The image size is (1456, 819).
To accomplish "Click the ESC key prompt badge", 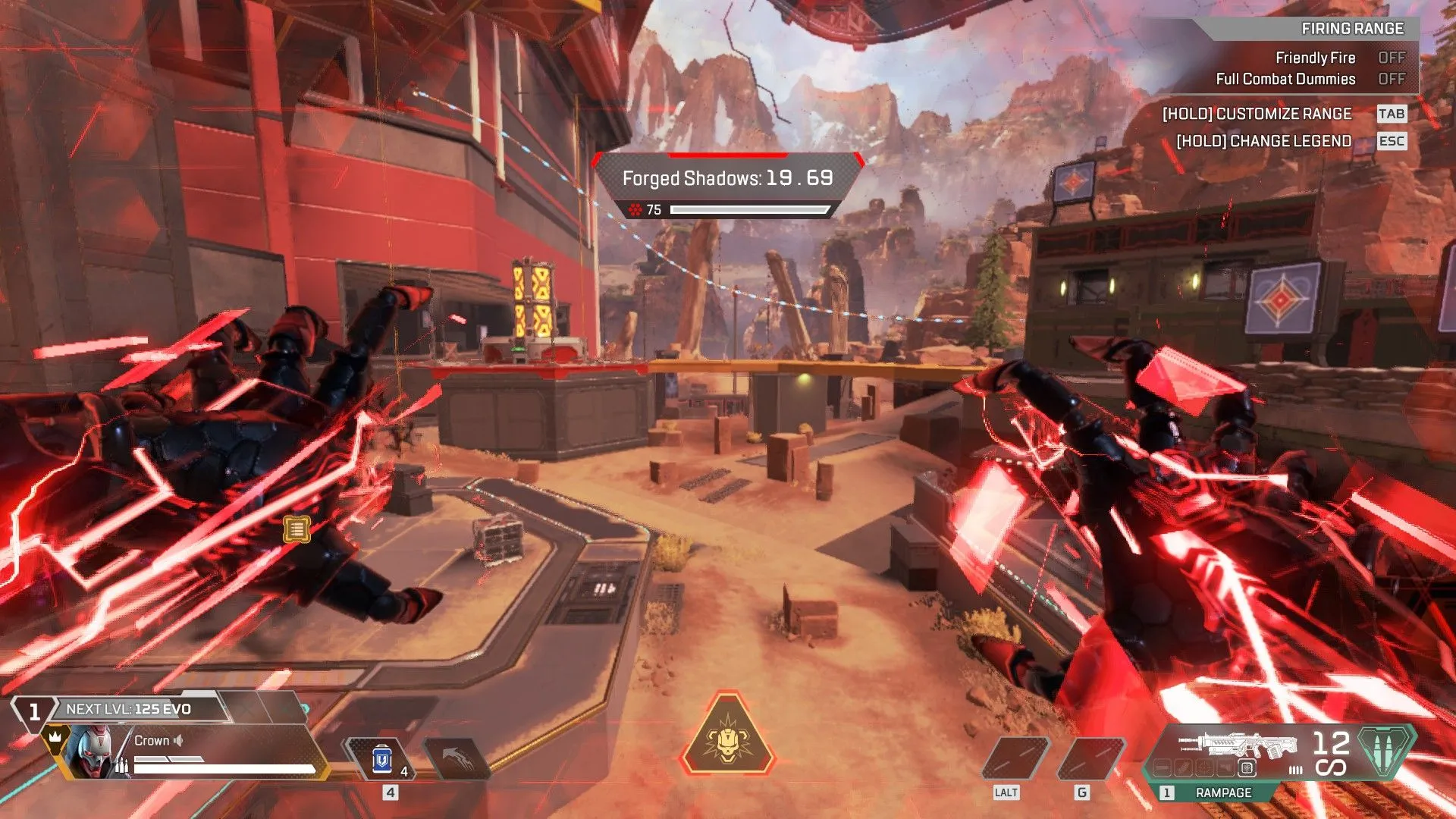I will [x=1392, y=141].
